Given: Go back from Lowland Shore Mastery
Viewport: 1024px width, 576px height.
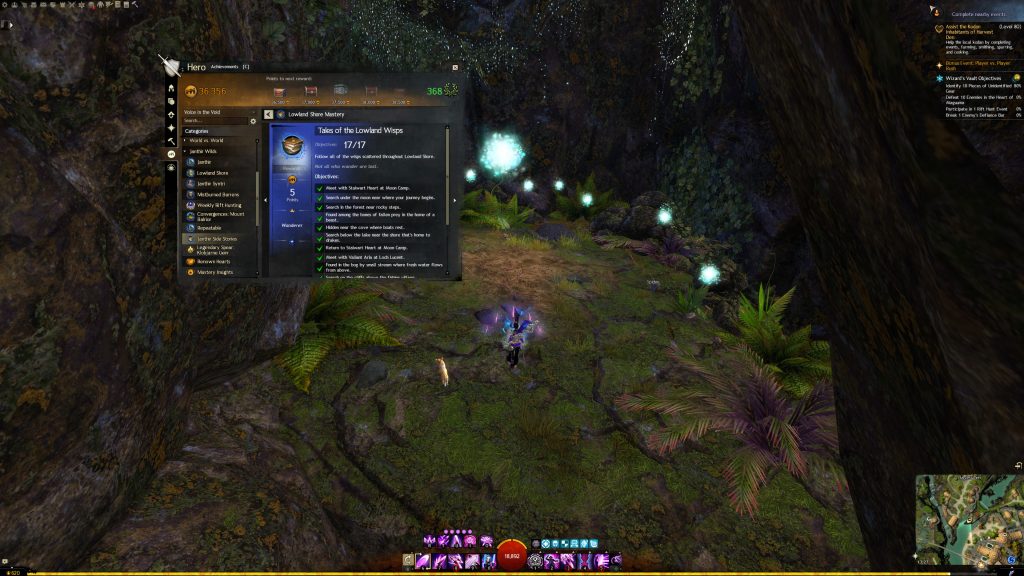Looking at the screenshot, I should coord(269,115).
